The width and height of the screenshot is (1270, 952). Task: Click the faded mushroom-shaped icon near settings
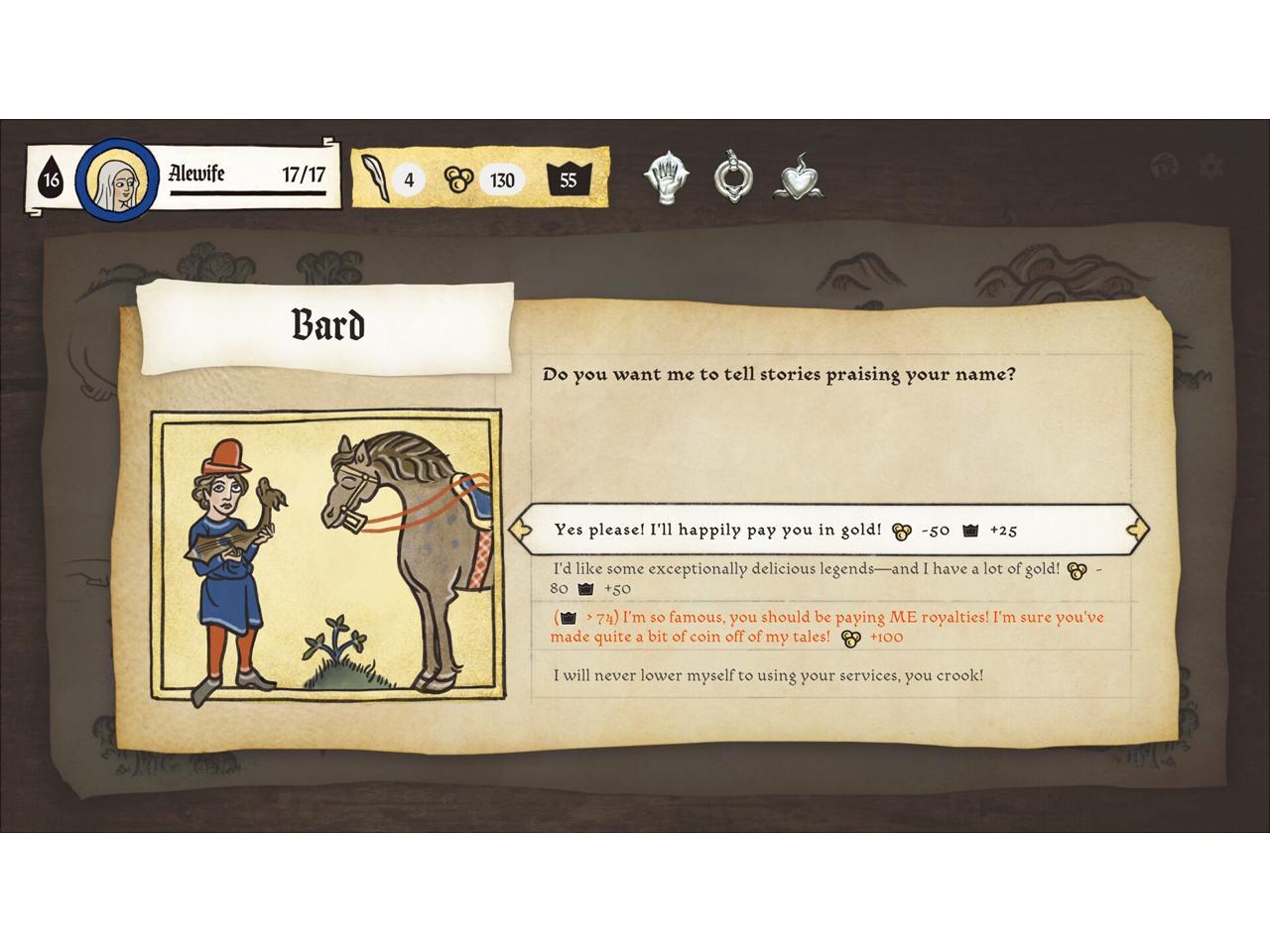pos(1166,167)
